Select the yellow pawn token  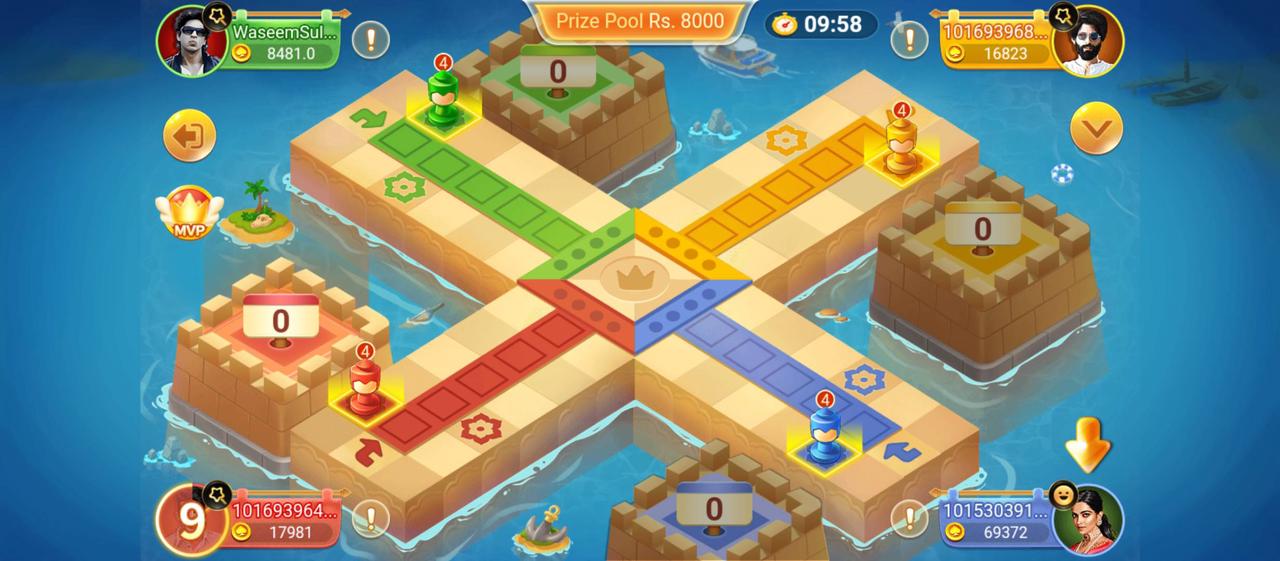pyautogui.click(x=901, y=147)
